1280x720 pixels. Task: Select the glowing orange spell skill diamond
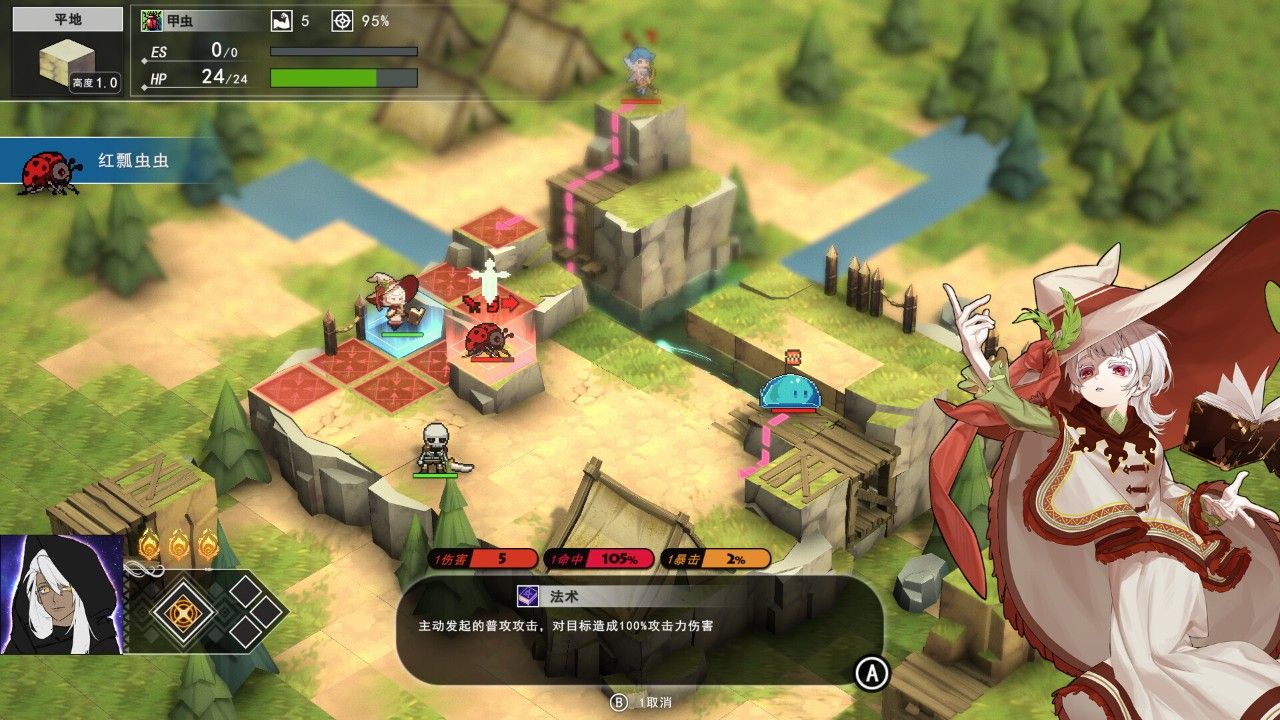(x=184, y=611)
